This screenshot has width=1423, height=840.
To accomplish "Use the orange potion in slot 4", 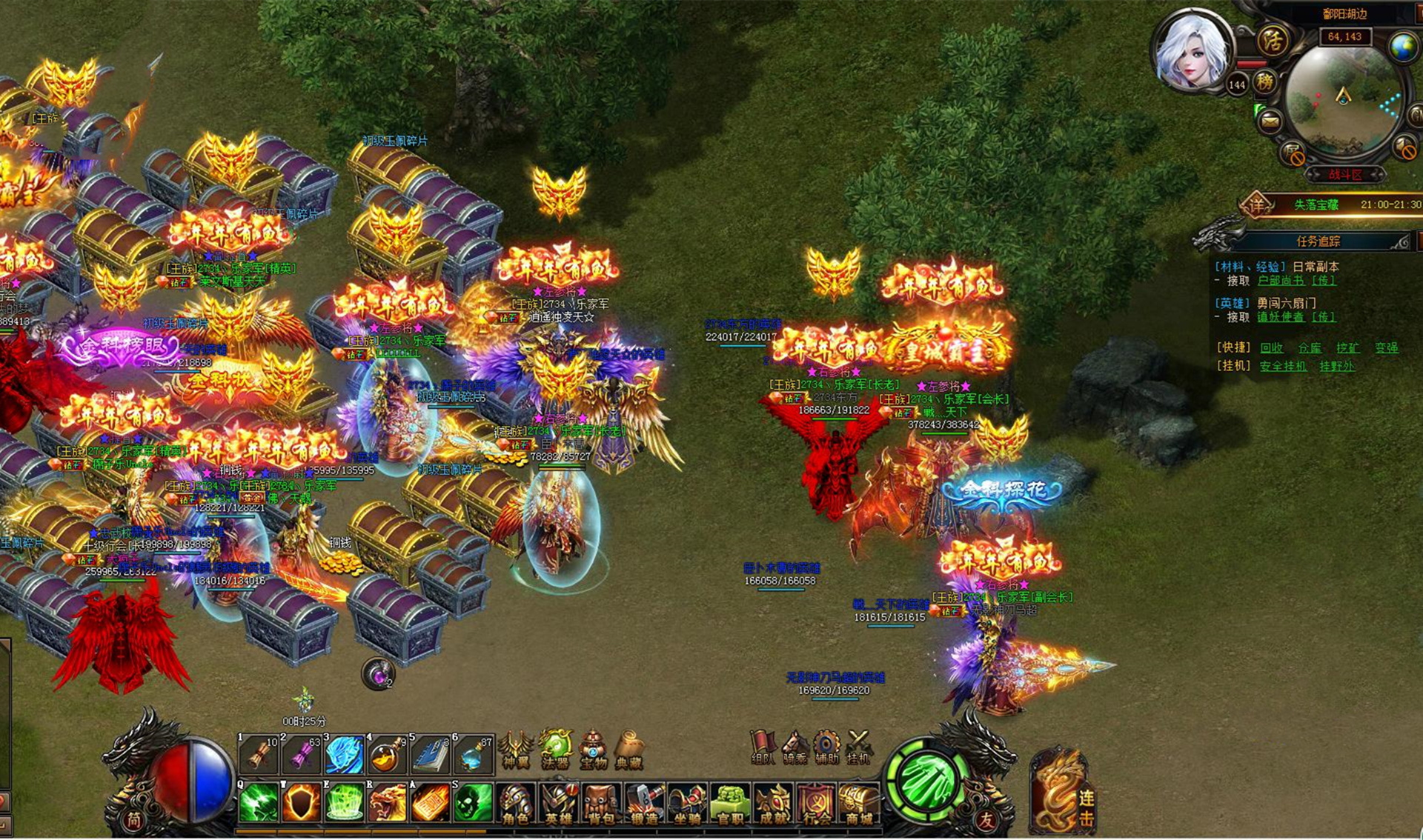I will pyautogui.click(x=387, y=756).
